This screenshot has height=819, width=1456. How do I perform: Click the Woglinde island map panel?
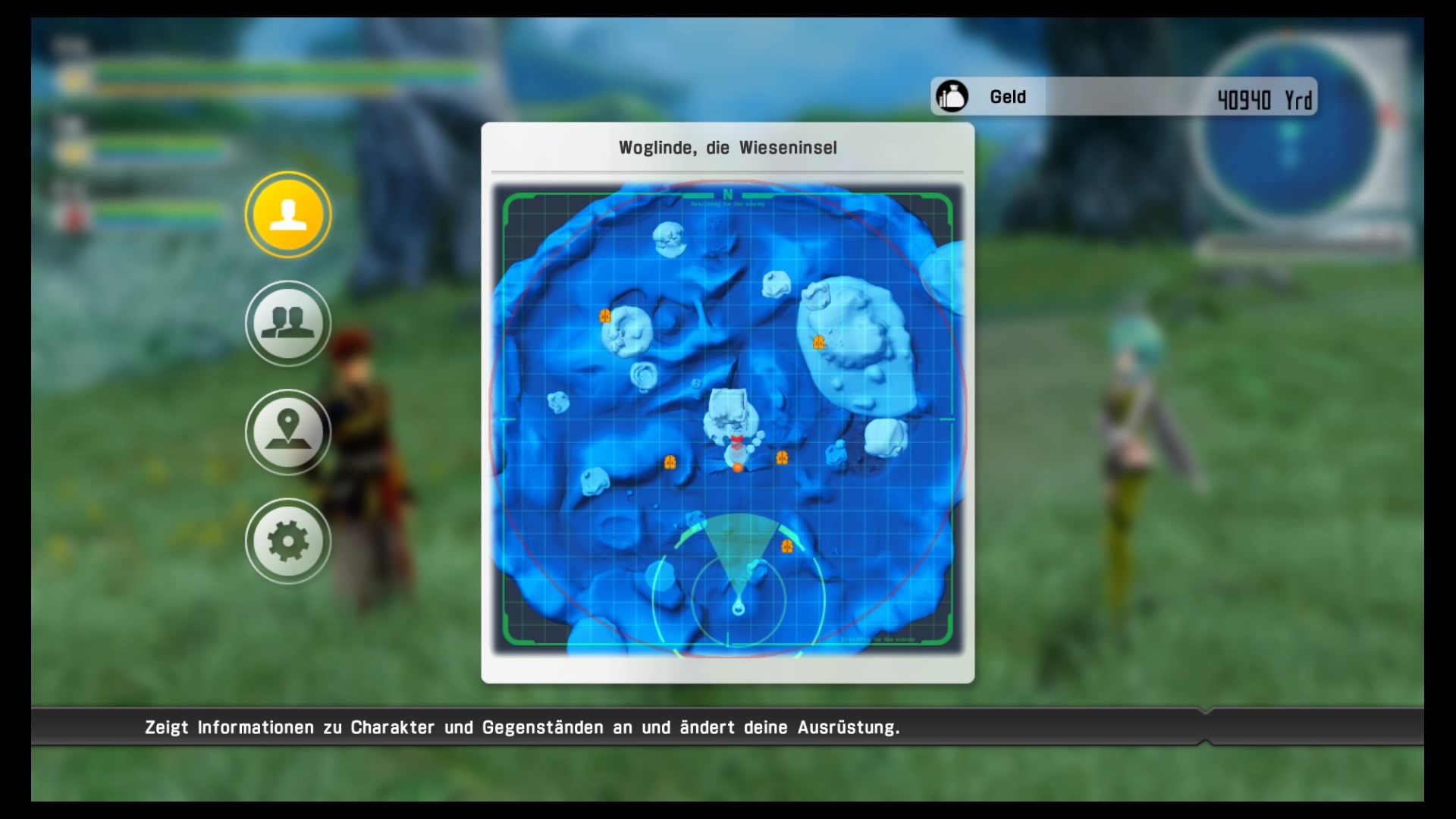[x=727, y=419]
